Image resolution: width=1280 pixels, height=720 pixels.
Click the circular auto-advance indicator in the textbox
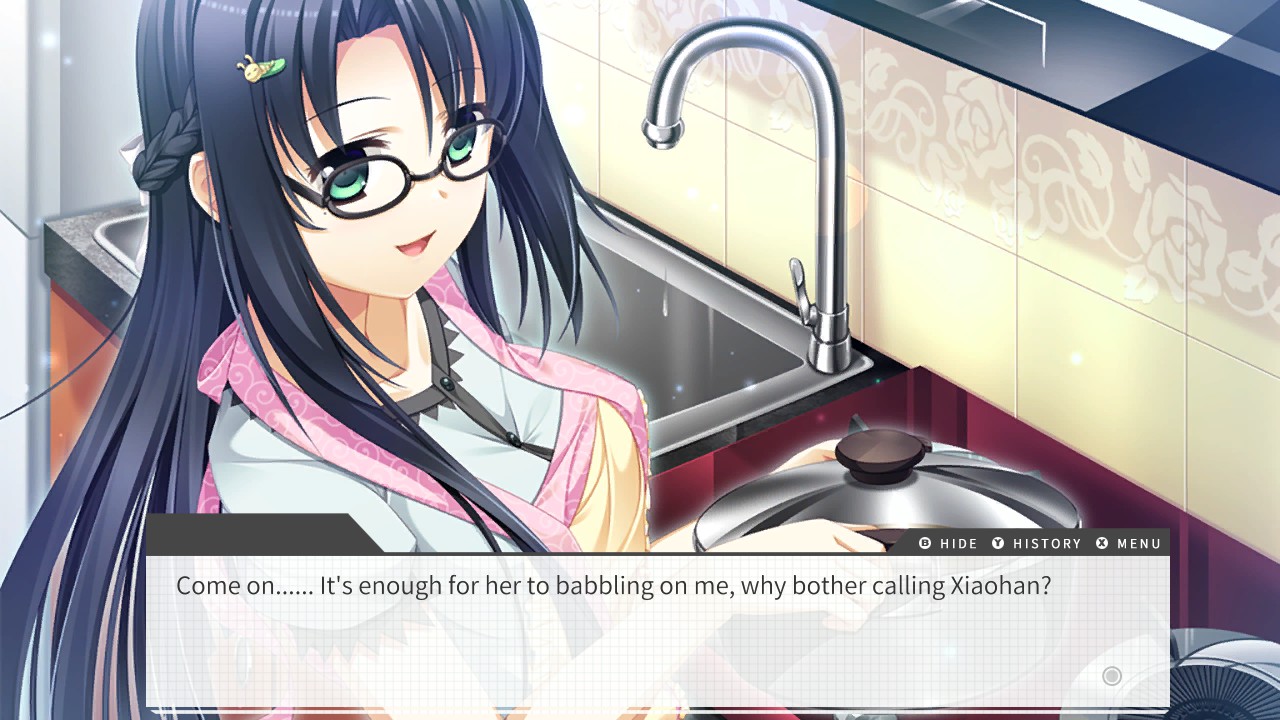coord(1111,676)
